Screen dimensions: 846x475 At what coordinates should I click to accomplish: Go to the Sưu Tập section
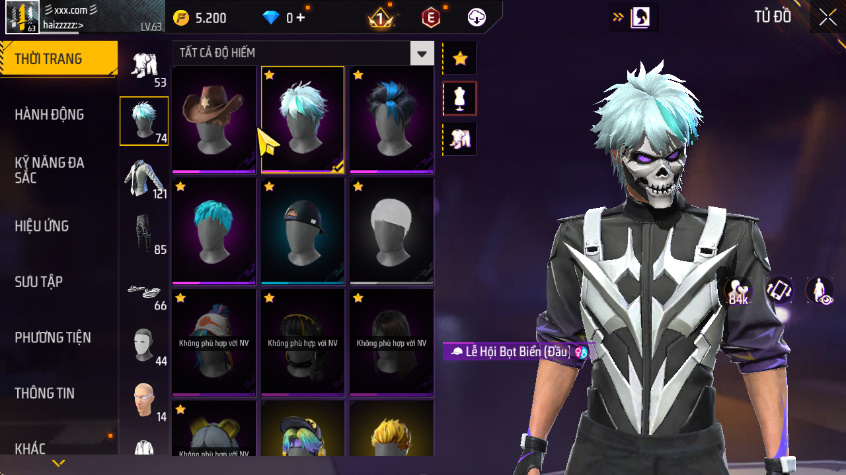tap(39, 282)
